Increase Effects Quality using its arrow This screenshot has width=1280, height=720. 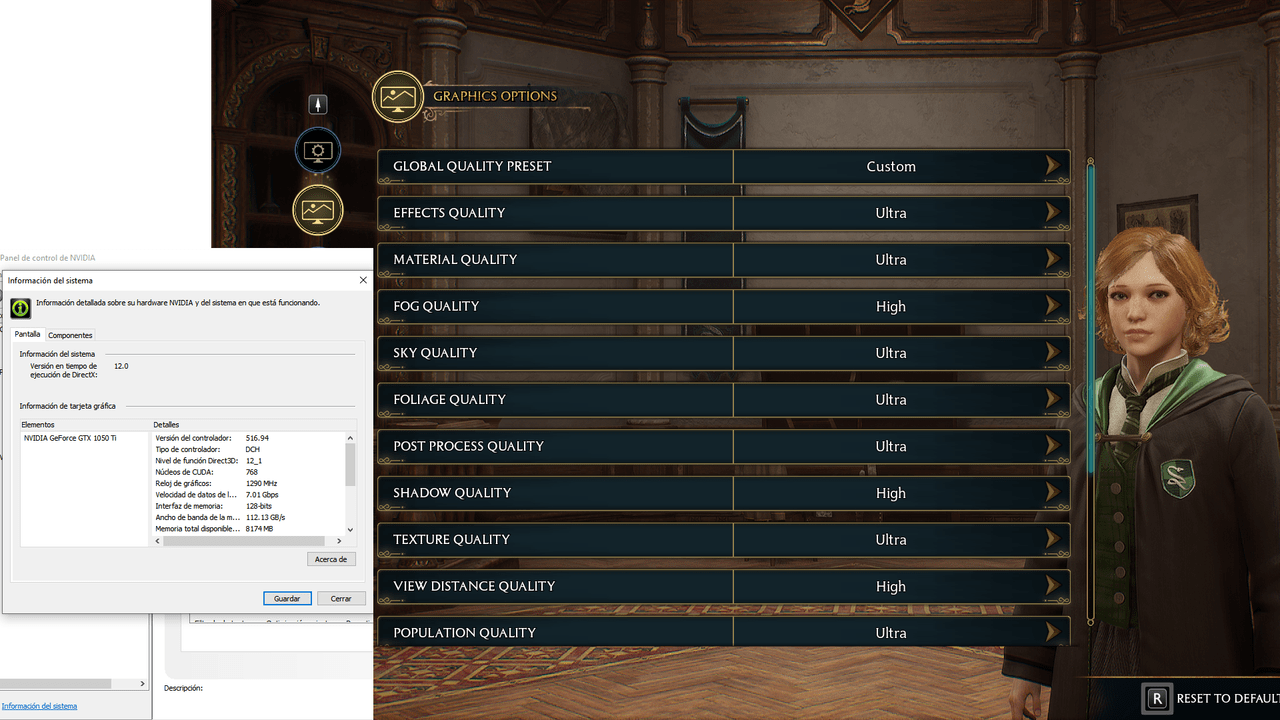click(1053, 212)
